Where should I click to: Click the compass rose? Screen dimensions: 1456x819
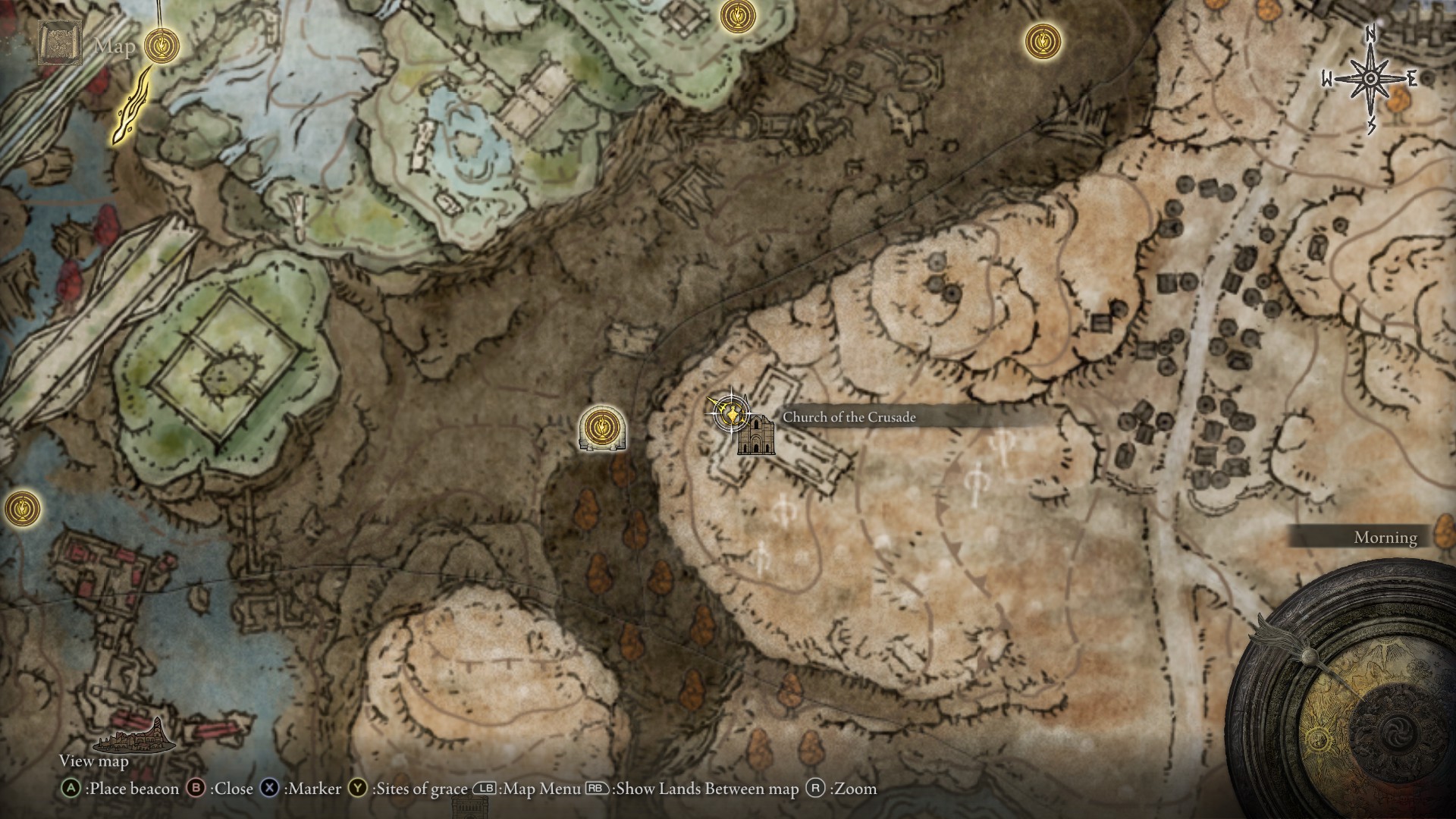click(1371, 79)
